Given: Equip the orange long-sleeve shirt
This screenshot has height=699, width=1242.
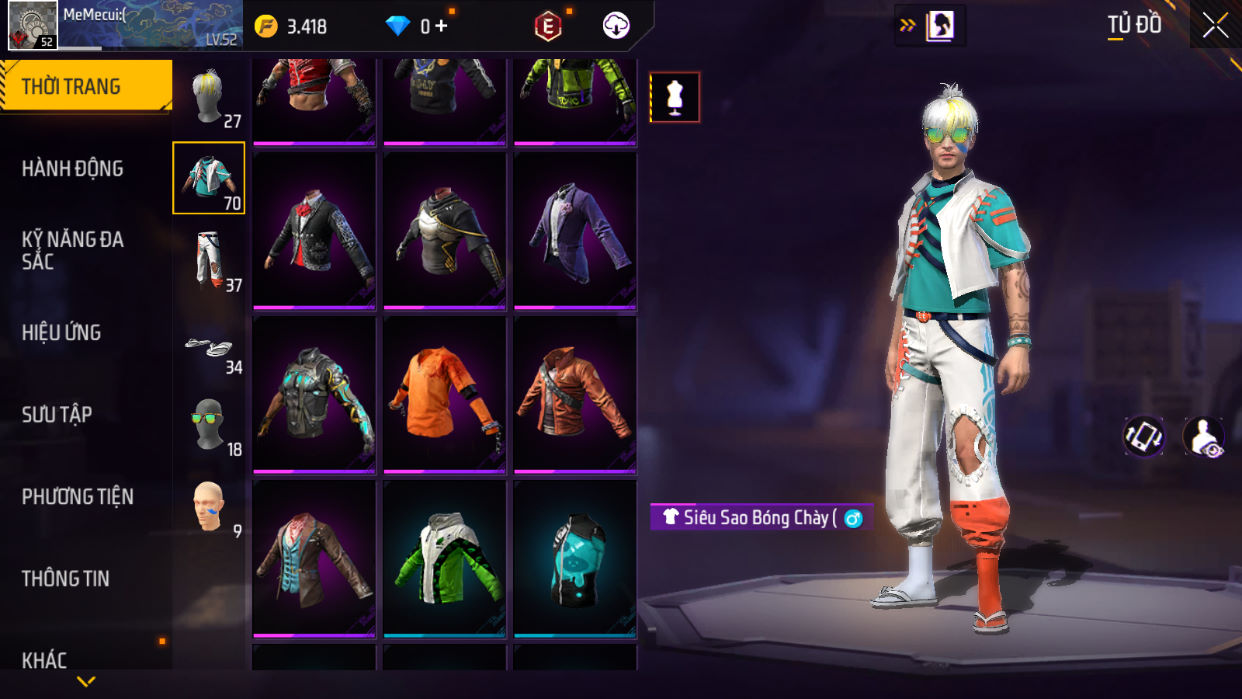Looking at the screenshot, I should pos(444,394).
